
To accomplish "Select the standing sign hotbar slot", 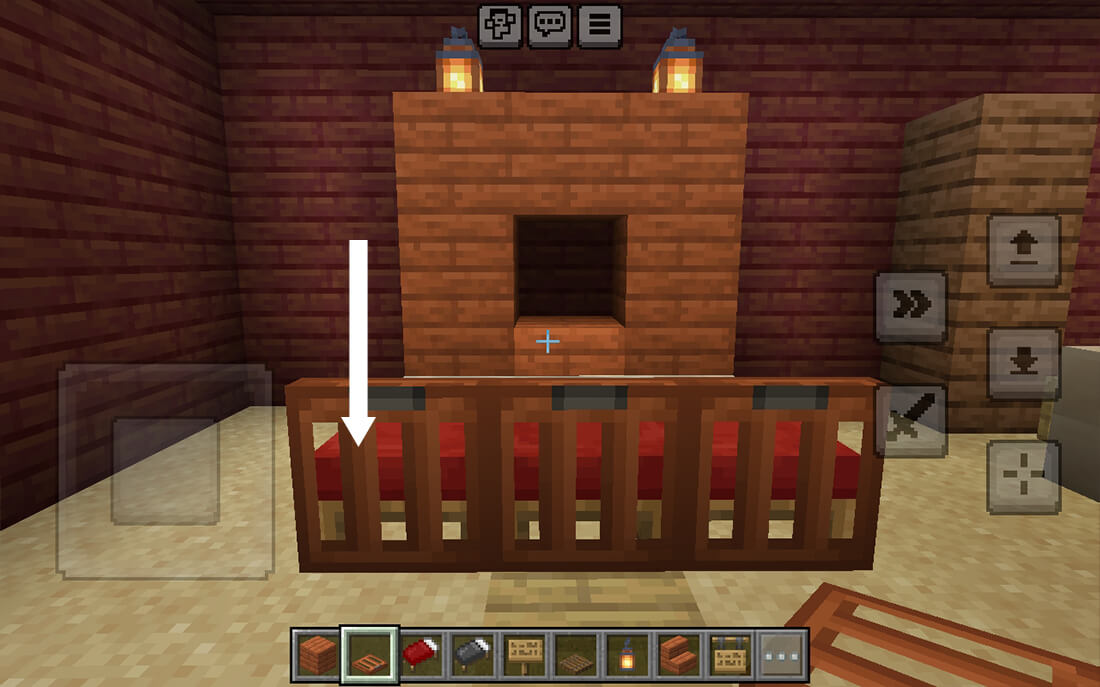I will [x=526, y=654].
